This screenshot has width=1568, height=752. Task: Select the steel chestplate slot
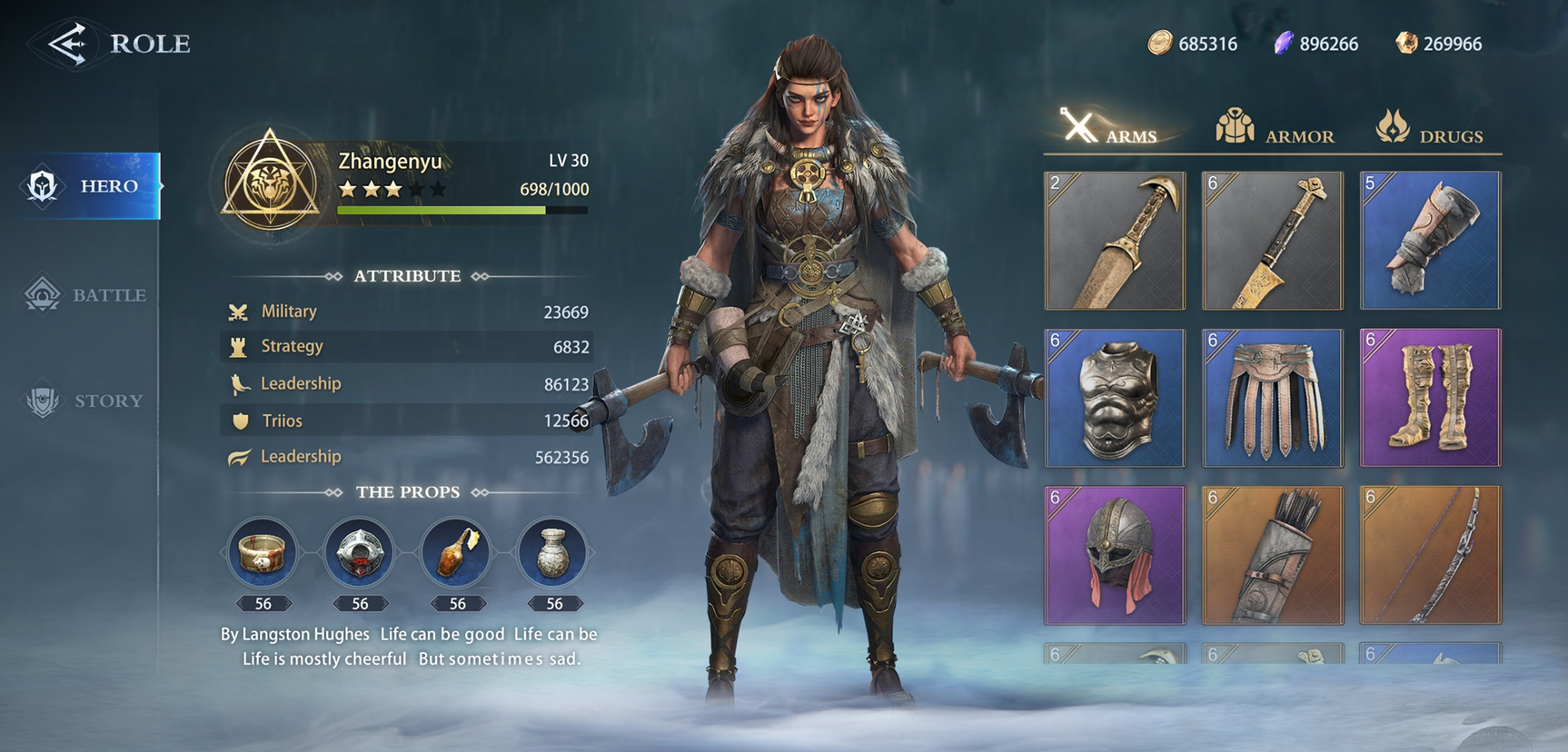coord(1115,398)
